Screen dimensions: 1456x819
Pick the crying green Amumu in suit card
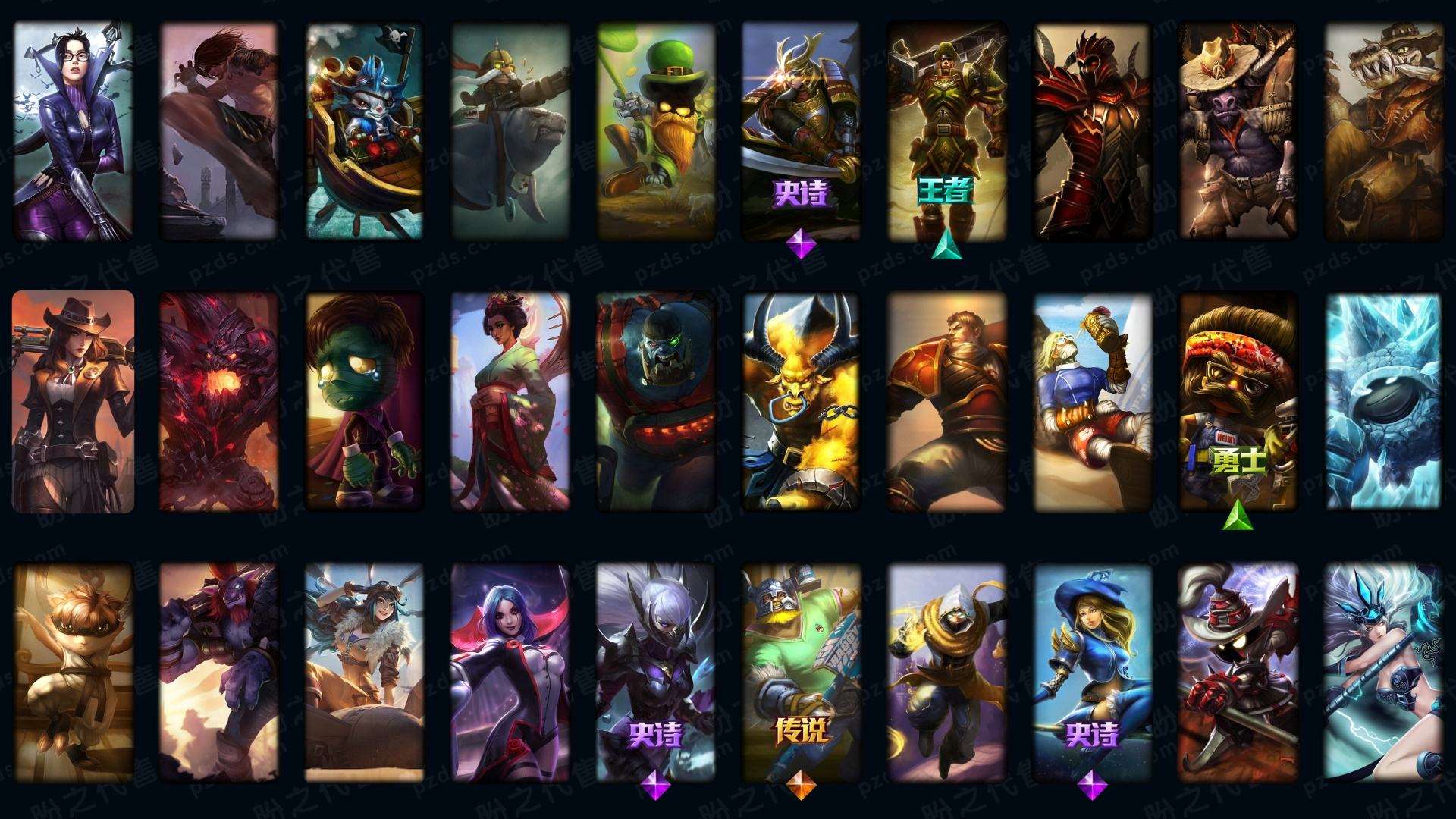click(365, 402)
